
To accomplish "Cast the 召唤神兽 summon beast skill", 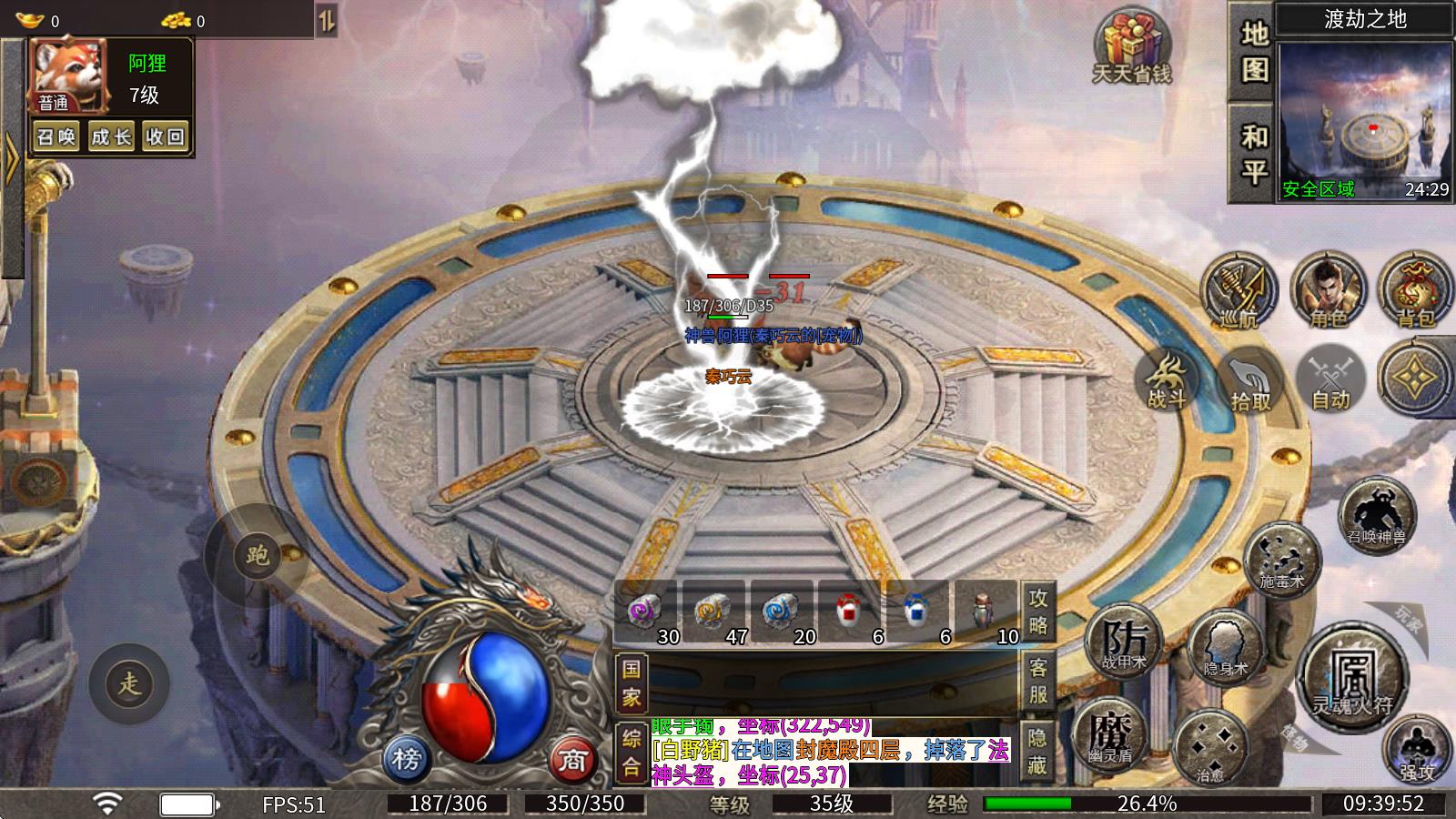I will tap(1377, 515).
